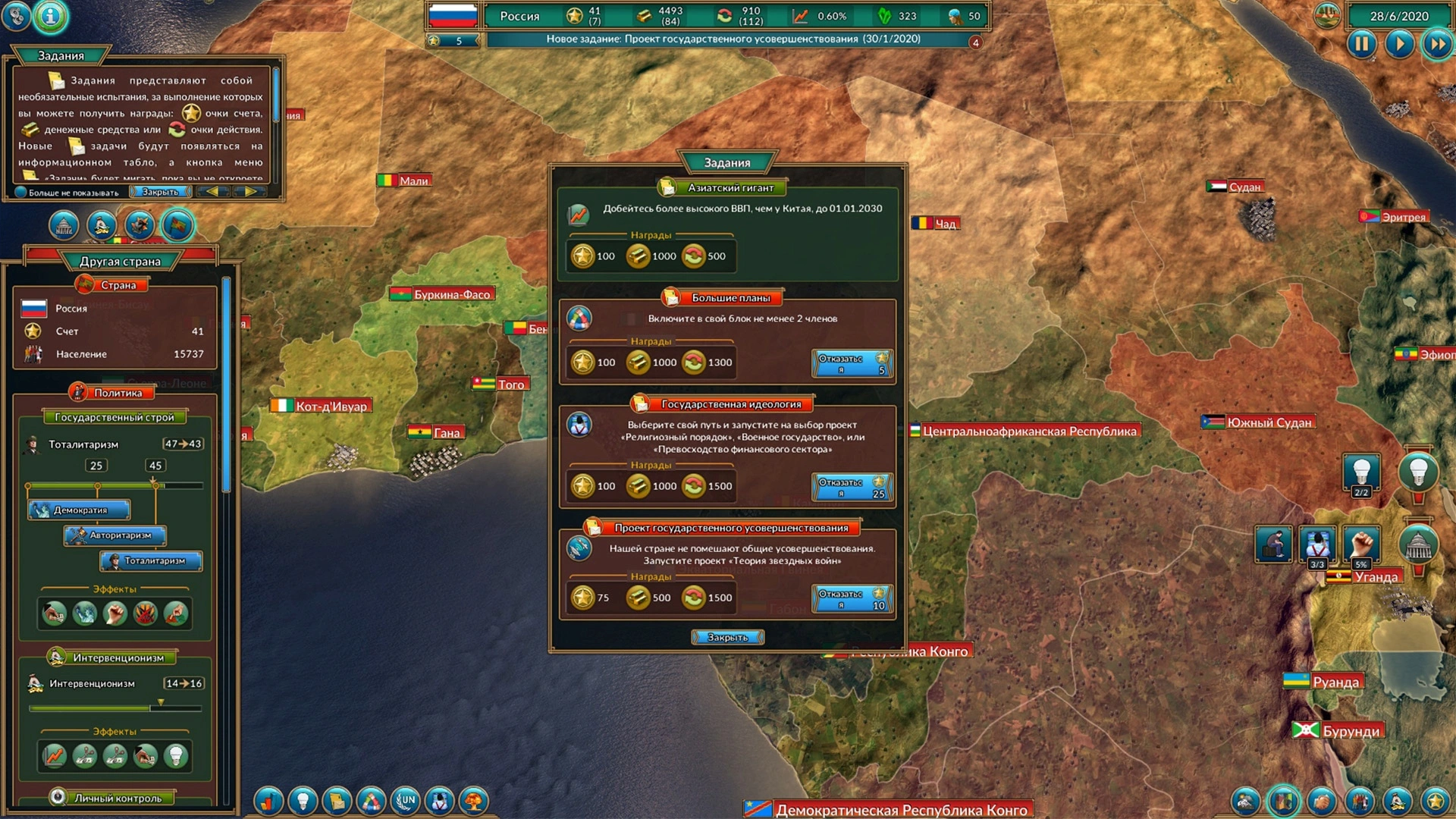Open the new mission notification banner

pos(733,39)
